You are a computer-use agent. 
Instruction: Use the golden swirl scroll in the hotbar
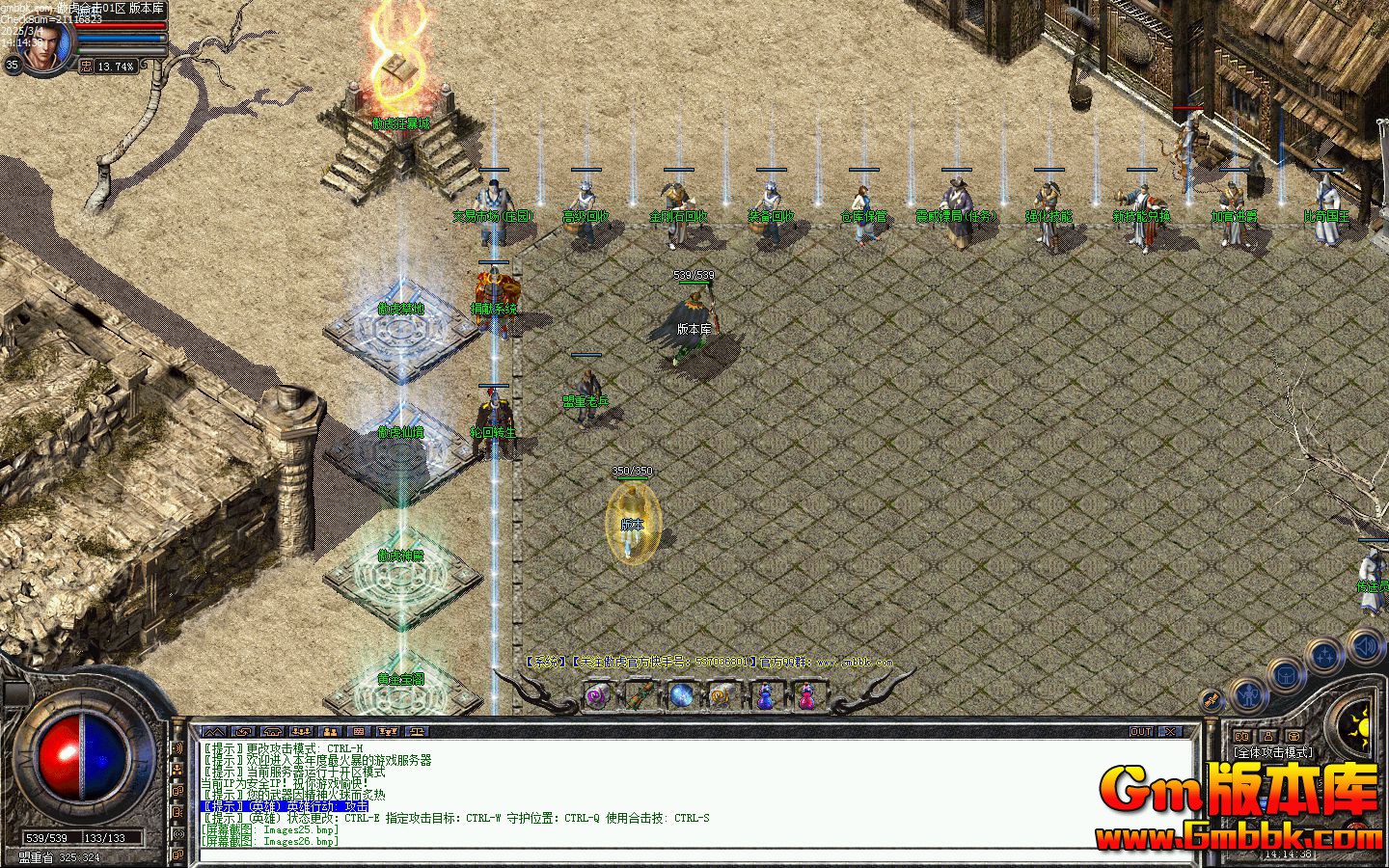point(722,694)
